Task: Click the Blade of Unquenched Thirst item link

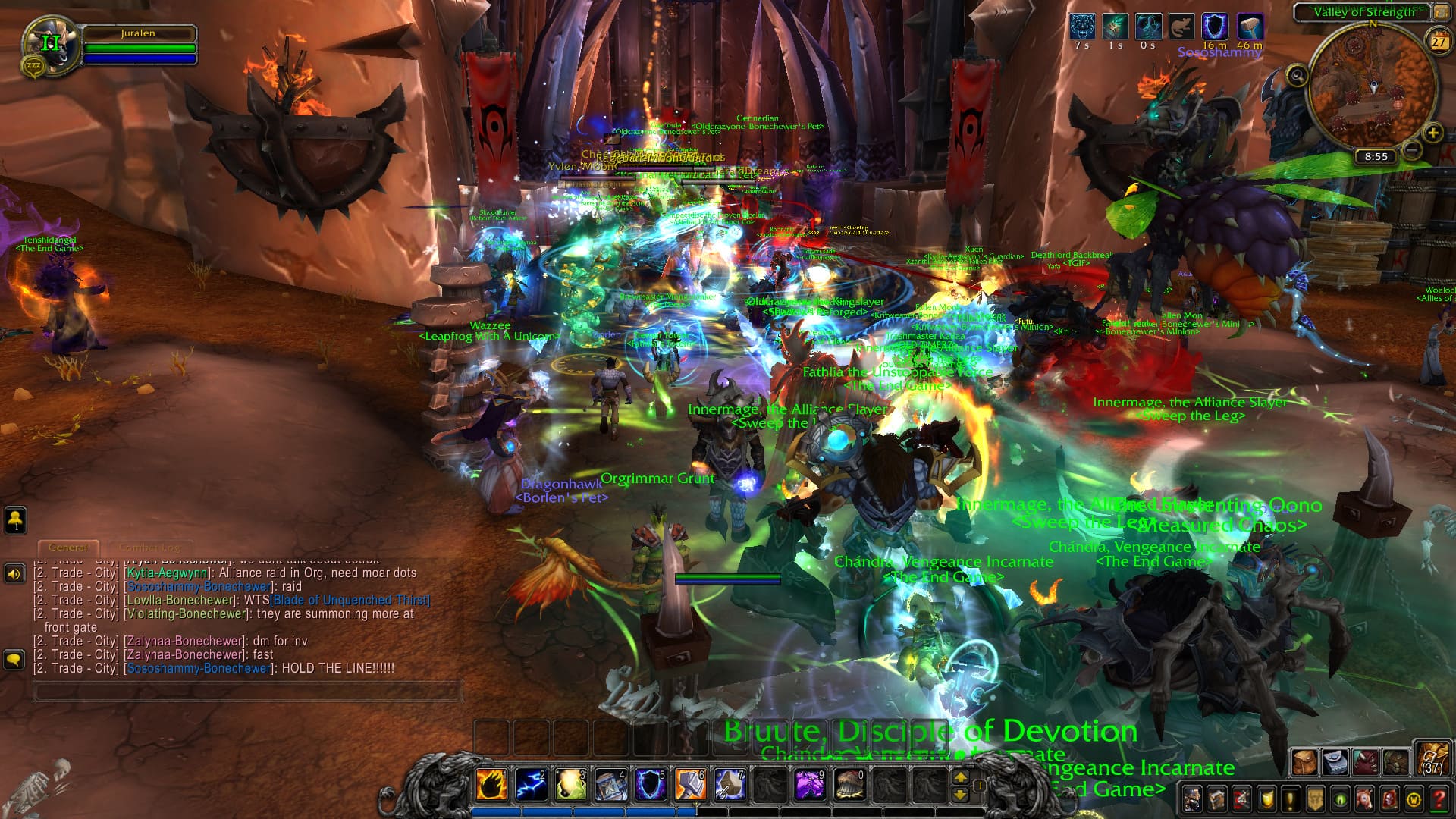Action: [350, 600]
